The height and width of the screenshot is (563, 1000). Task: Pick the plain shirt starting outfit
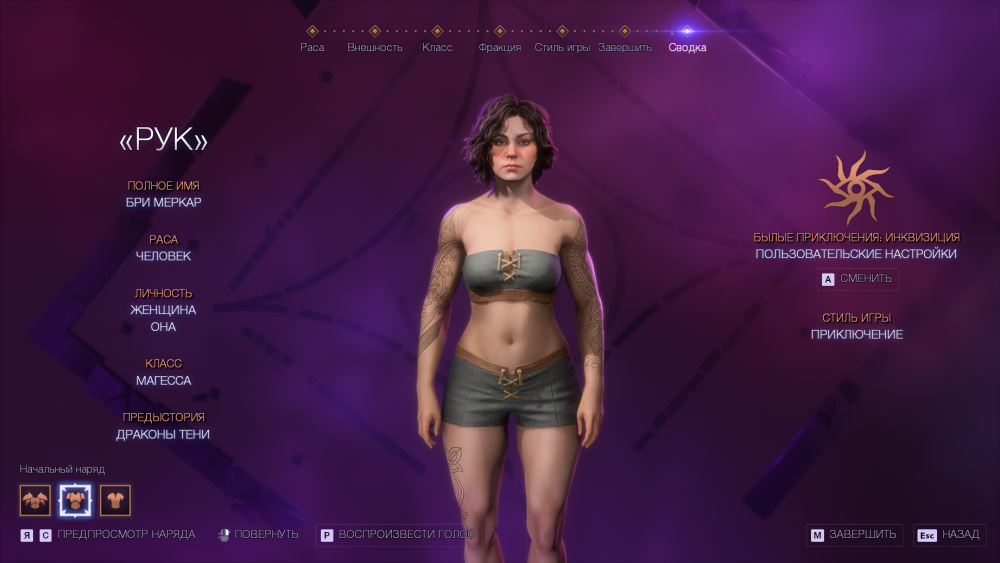point(115,500)
